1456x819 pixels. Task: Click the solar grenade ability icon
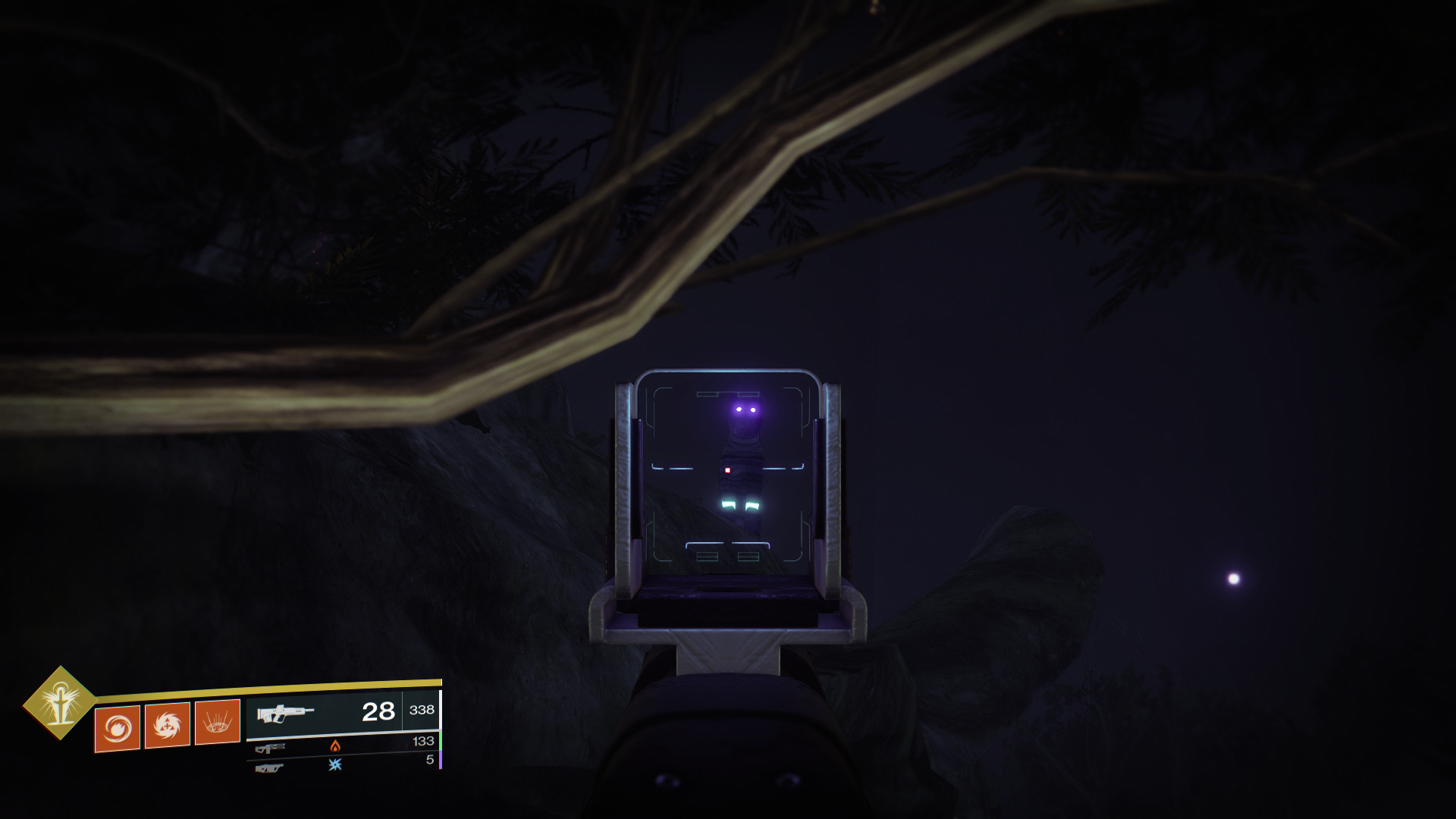click(118, 728)
